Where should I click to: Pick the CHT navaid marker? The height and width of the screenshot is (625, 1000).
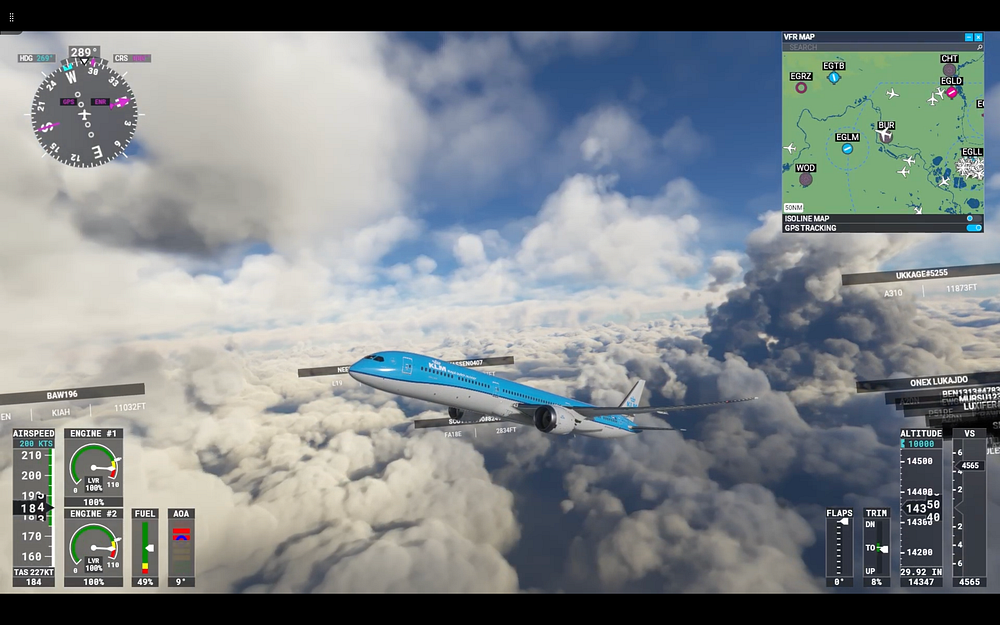point(949,70)
